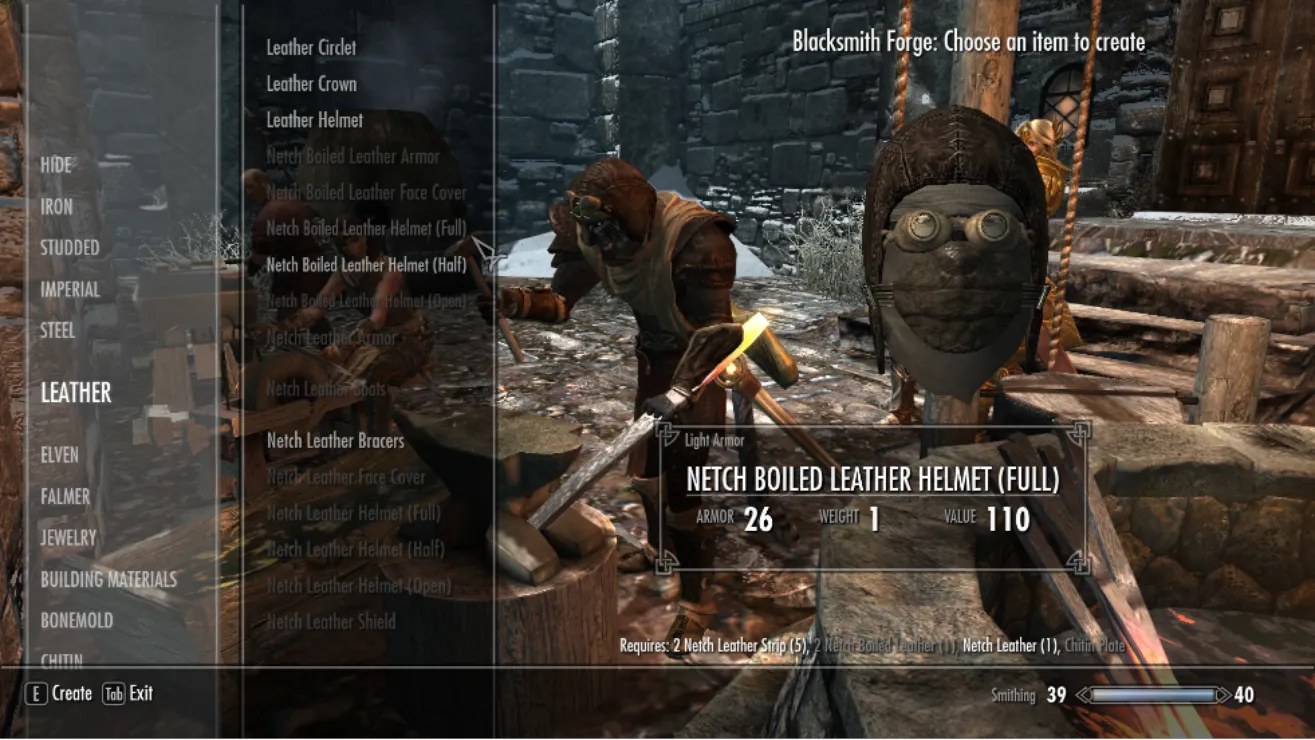1315x740 pixels.
Task: Open the Falmer category
Action: coord(65,496)
